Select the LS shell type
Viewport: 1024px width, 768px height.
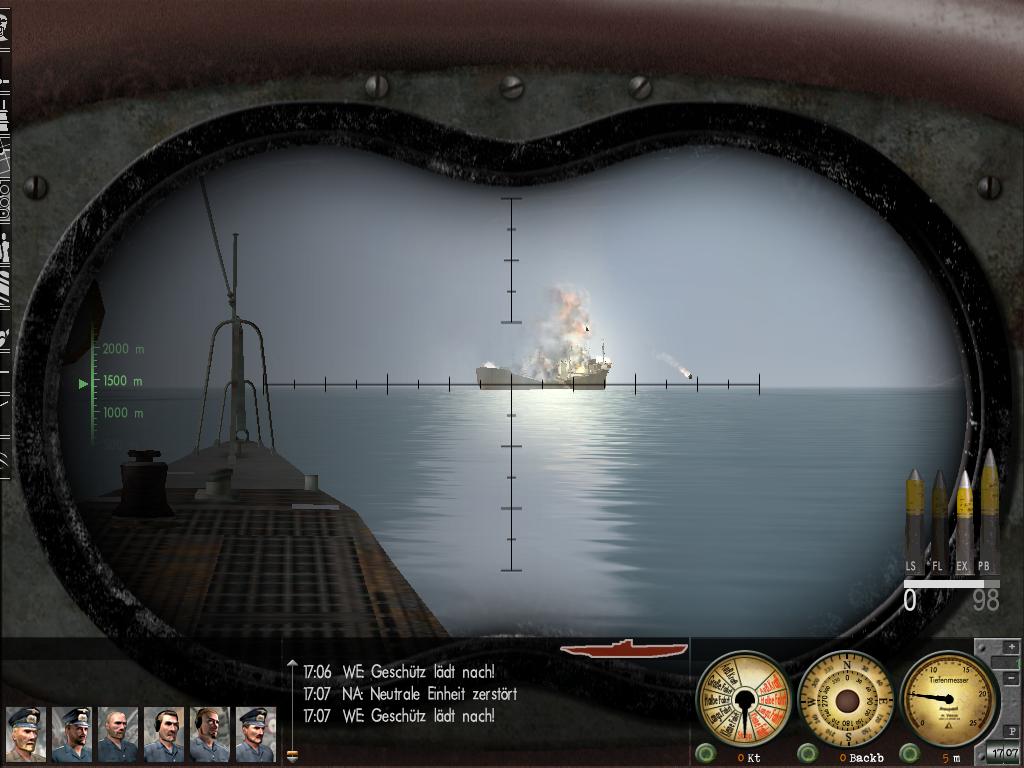914,518
